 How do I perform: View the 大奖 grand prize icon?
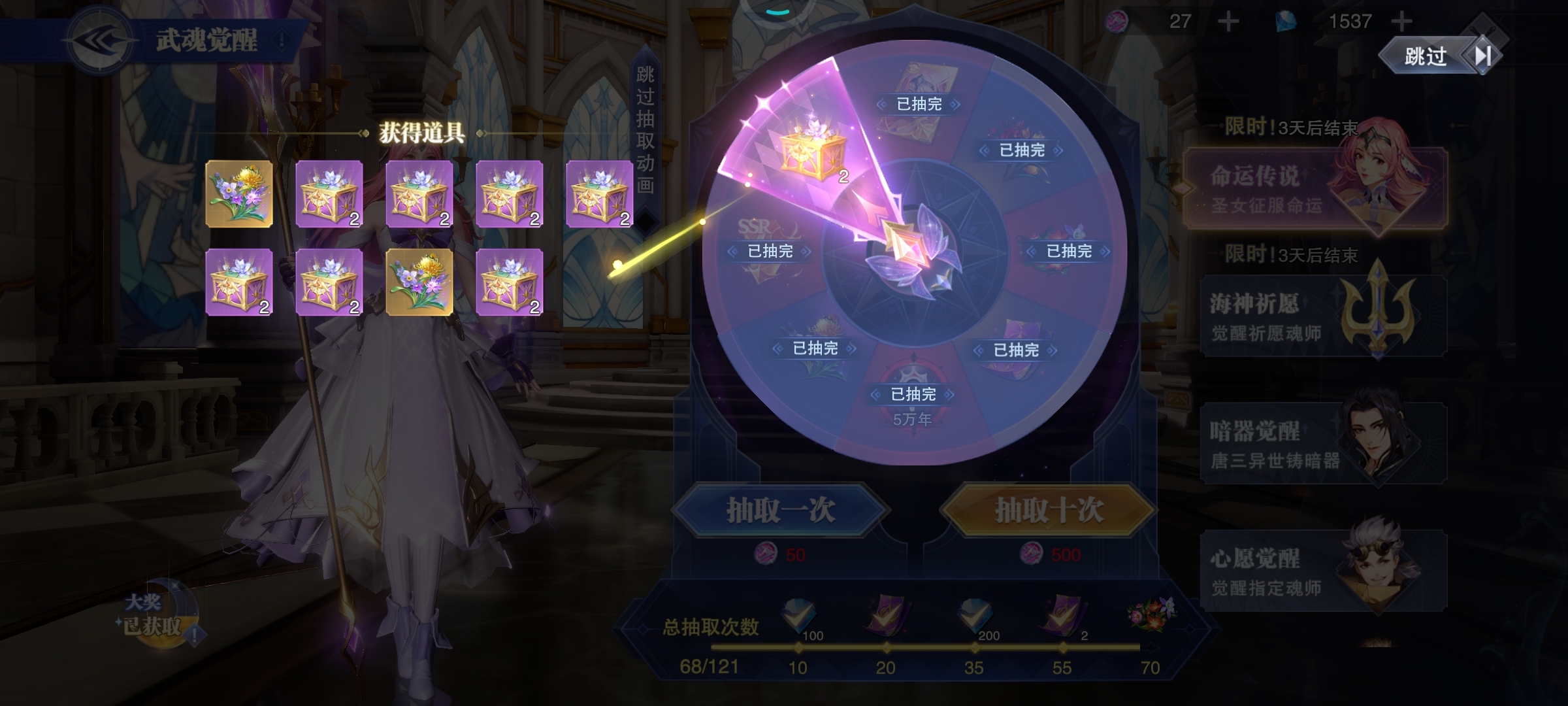(x=157, y=614)
